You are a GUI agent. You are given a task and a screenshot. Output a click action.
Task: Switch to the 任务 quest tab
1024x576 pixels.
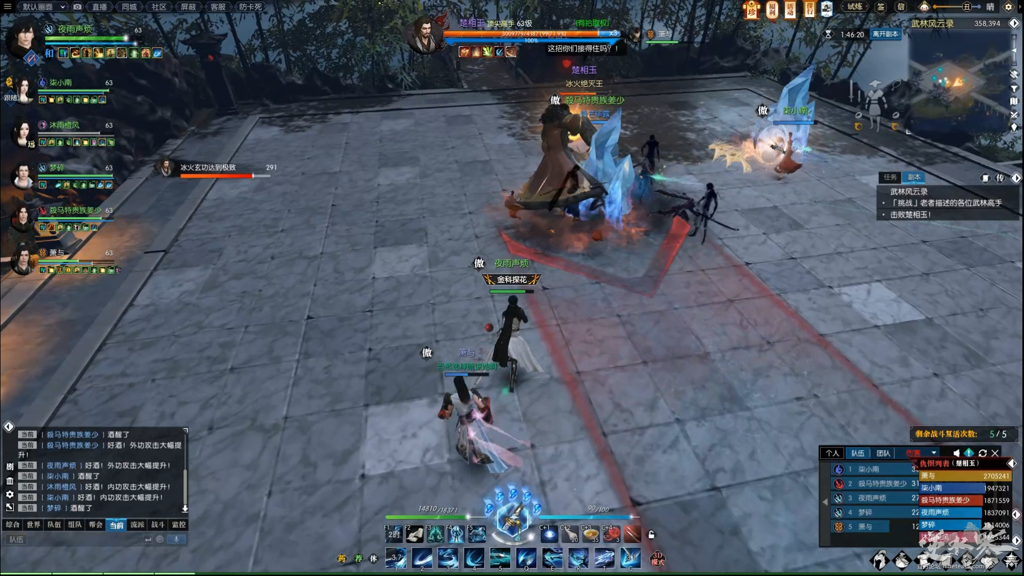point(889,177)
